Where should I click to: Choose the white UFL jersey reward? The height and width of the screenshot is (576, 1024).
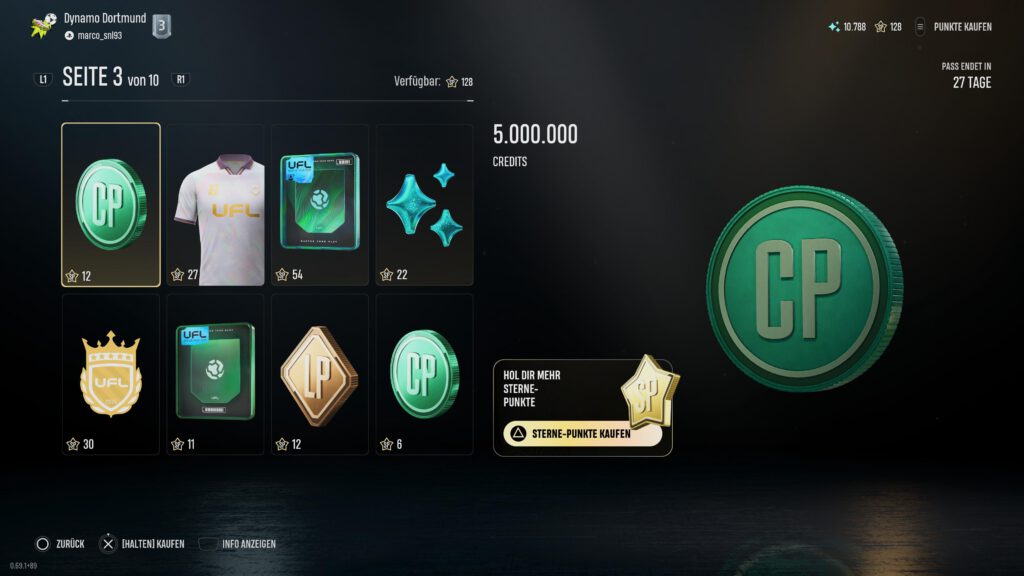(215, 205)
